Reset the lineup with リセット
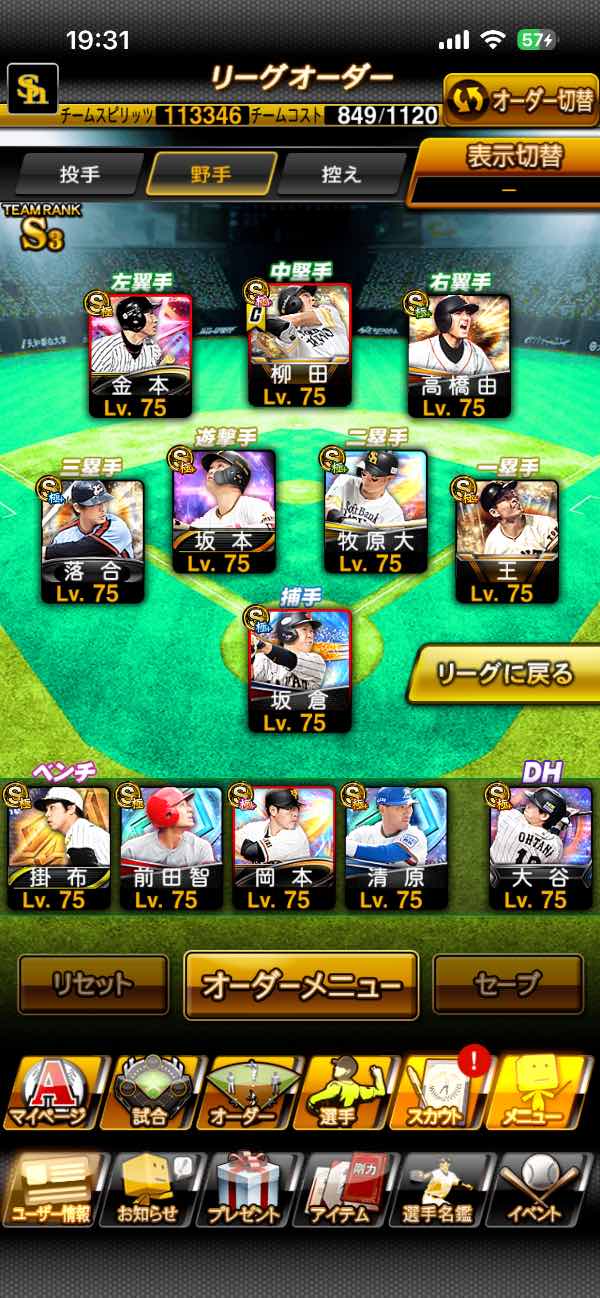600x1298 pixels. click(x=93, y=984)
